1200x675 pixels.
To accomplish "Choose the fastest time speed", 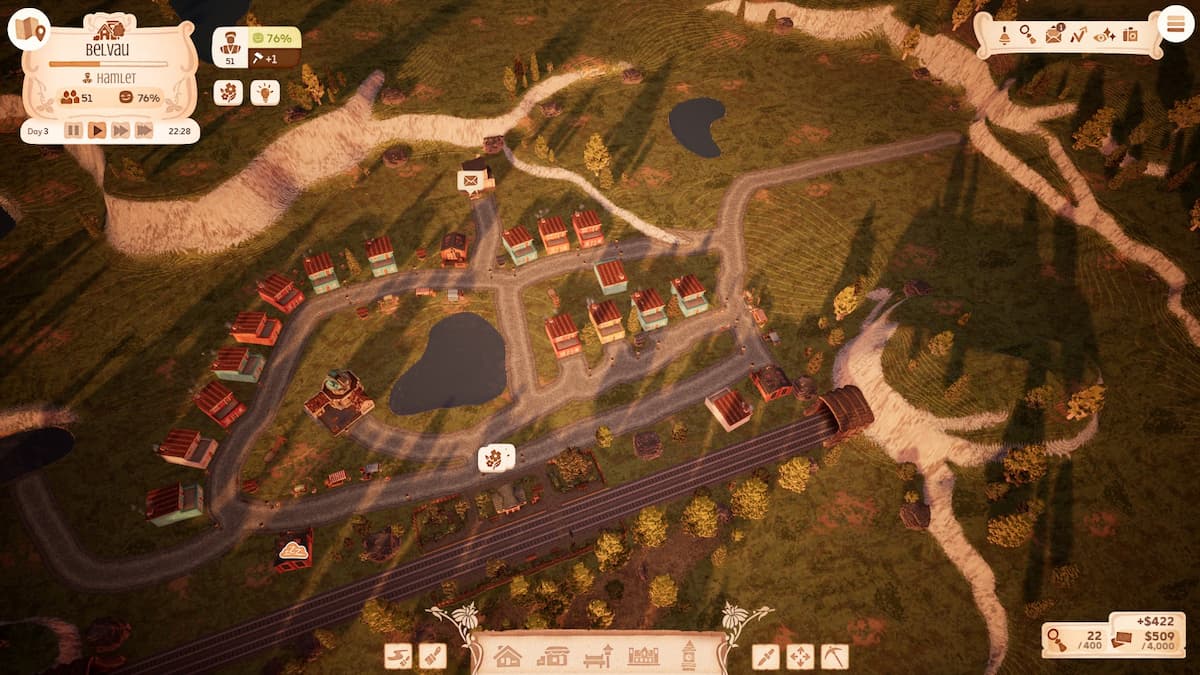I will pos(145,130).
